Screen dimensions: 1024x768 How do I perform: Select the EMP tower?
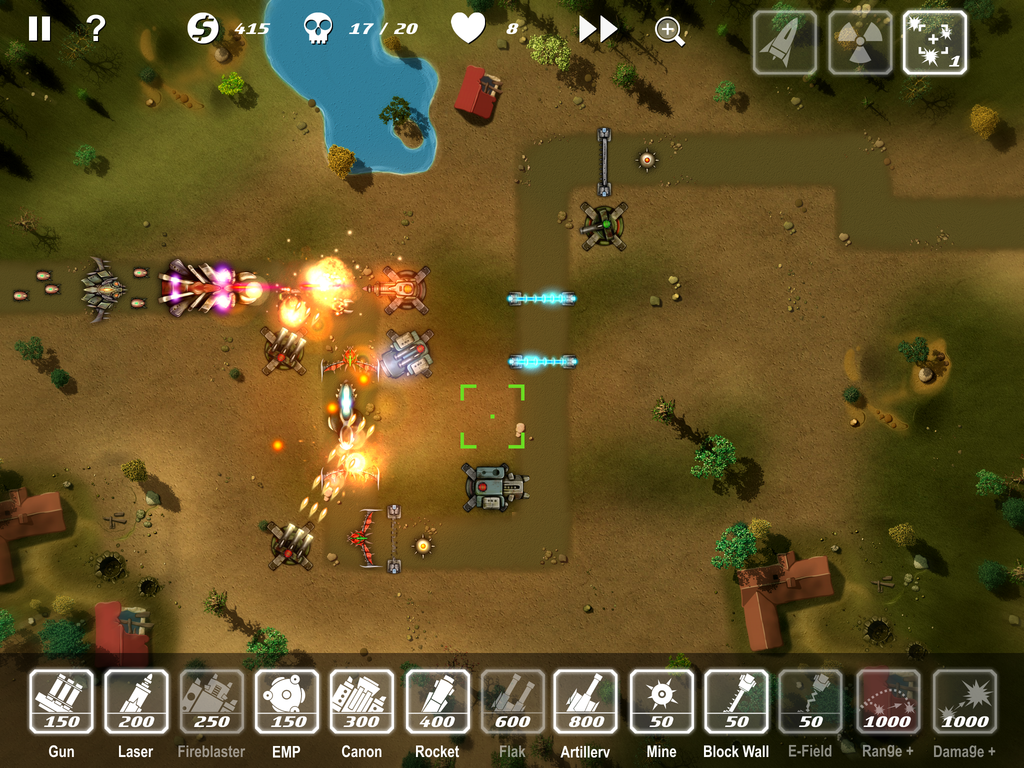287,702
